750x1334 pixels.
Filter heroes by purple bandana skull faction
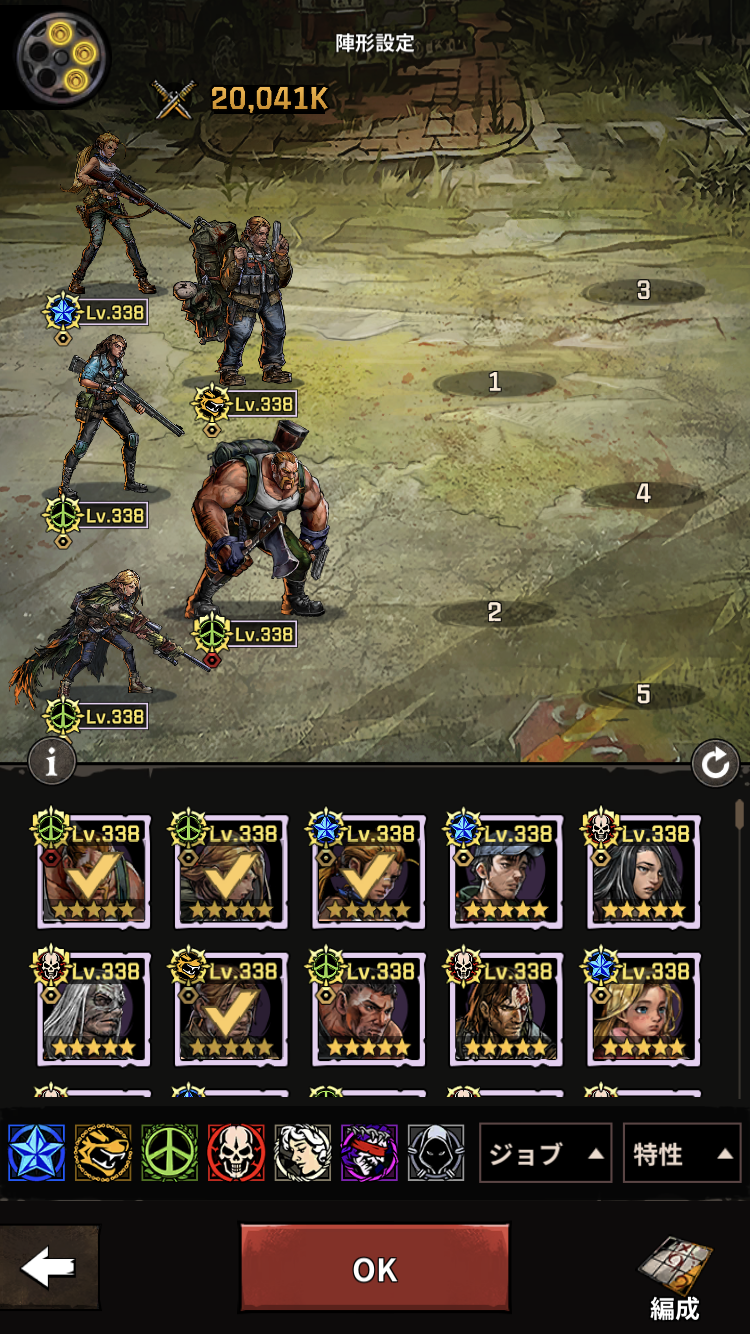[x=369, y=1153]
